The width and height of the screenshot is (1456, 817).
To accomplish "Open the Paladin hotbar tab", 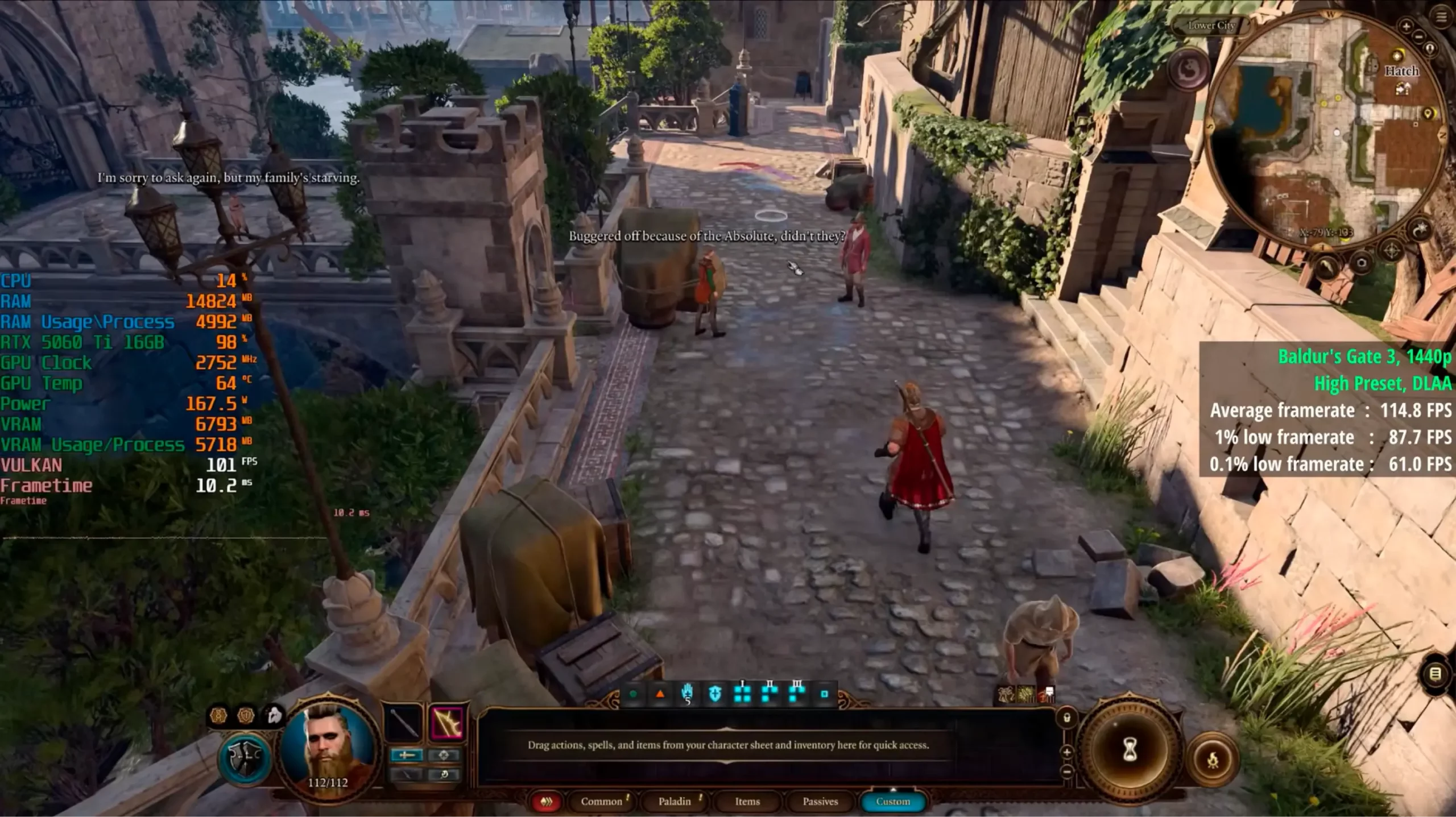I will click(x=674, y=801).
